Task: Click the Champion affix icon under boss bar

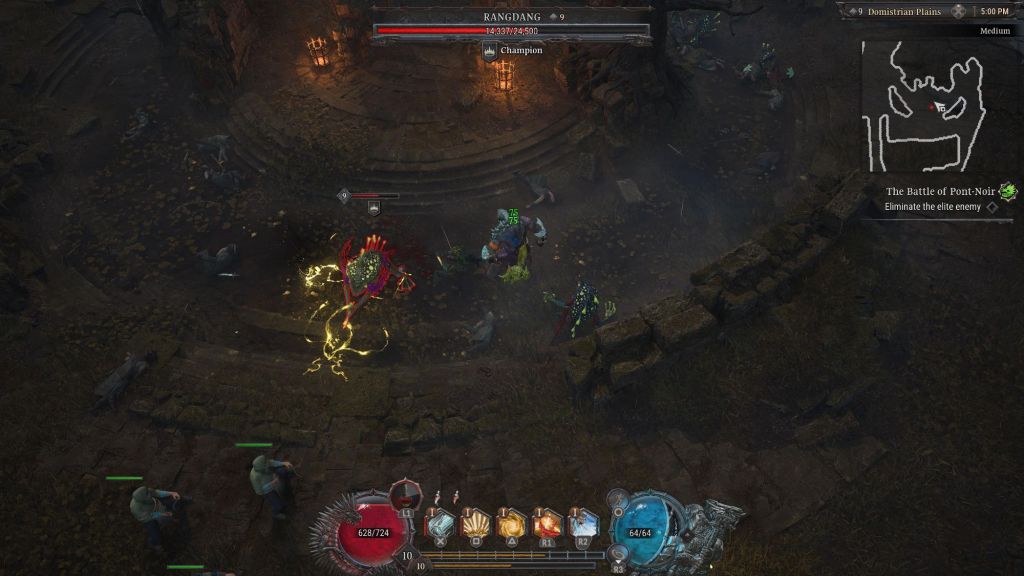Action: coord(490,50)
